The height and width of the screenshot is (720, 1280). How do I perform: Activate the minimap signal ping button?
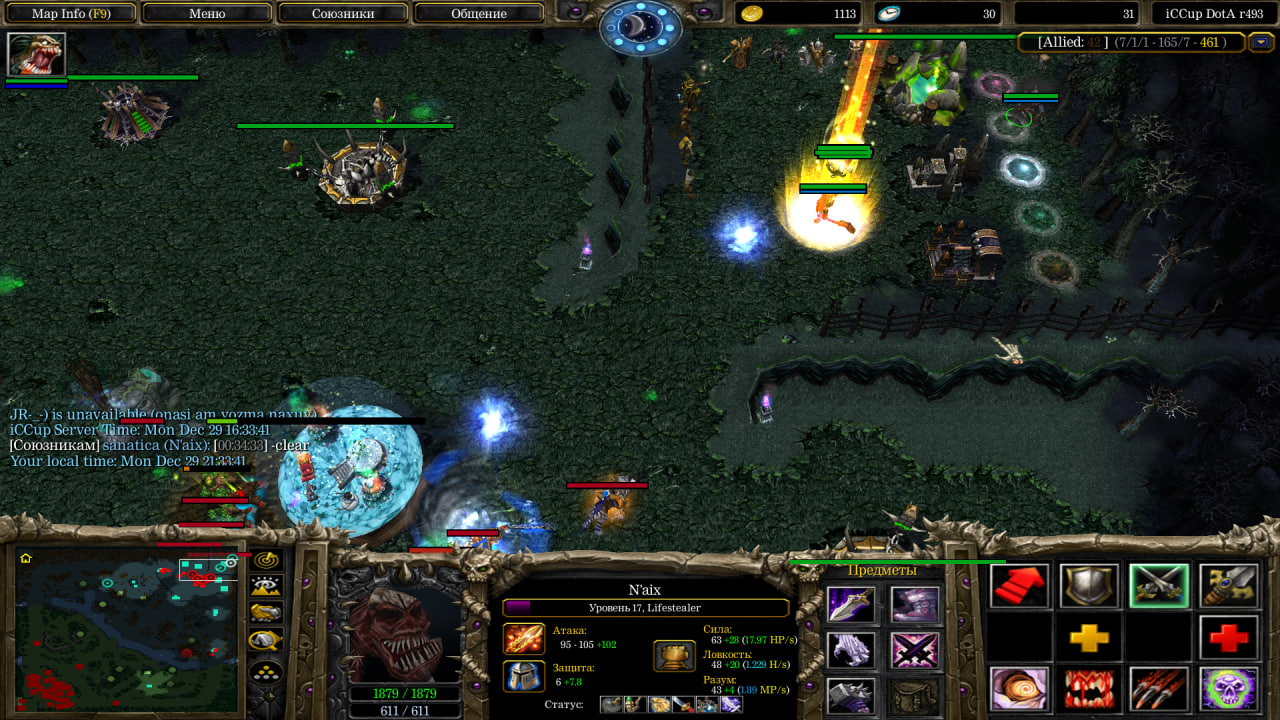tap(266, 561)
